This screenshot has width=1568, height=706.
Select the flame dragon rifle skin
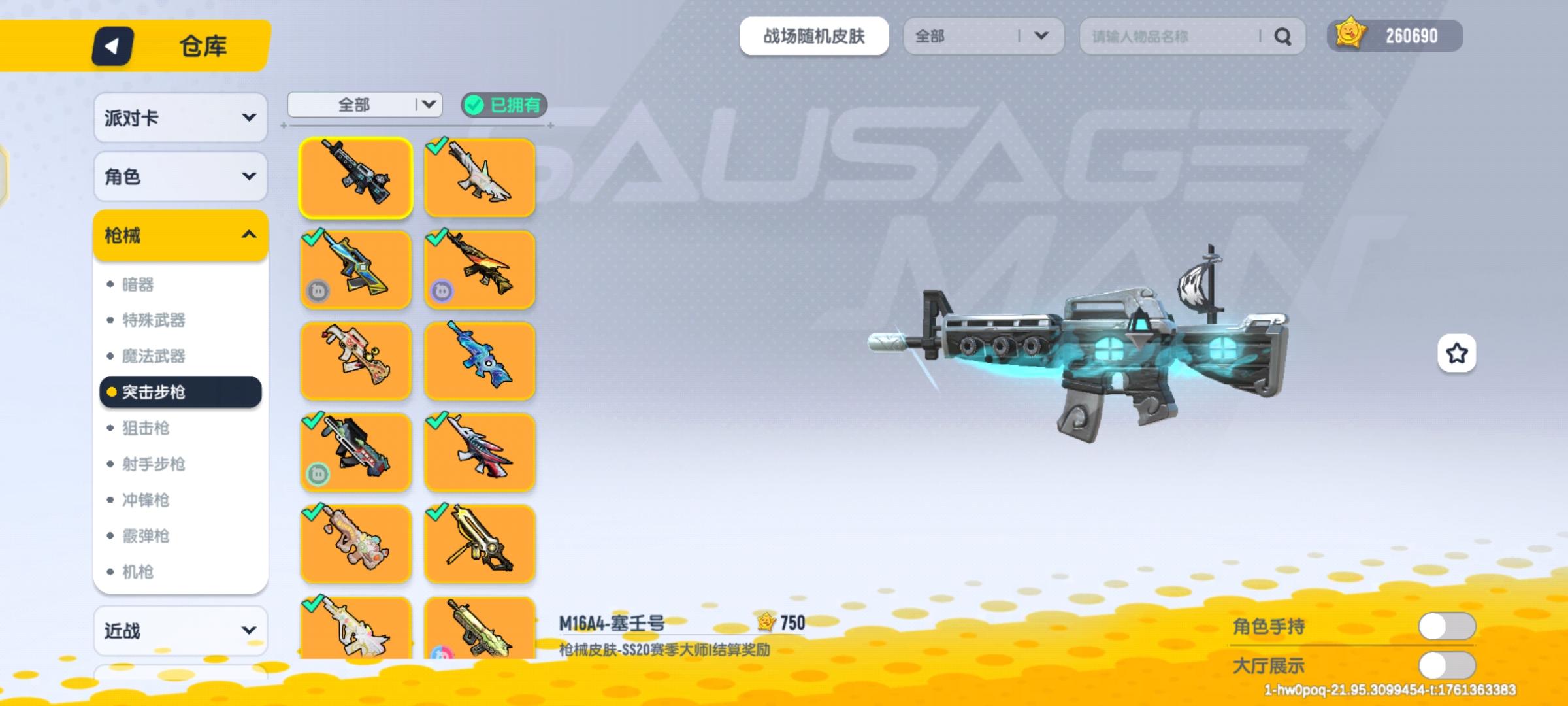[480, 269]
